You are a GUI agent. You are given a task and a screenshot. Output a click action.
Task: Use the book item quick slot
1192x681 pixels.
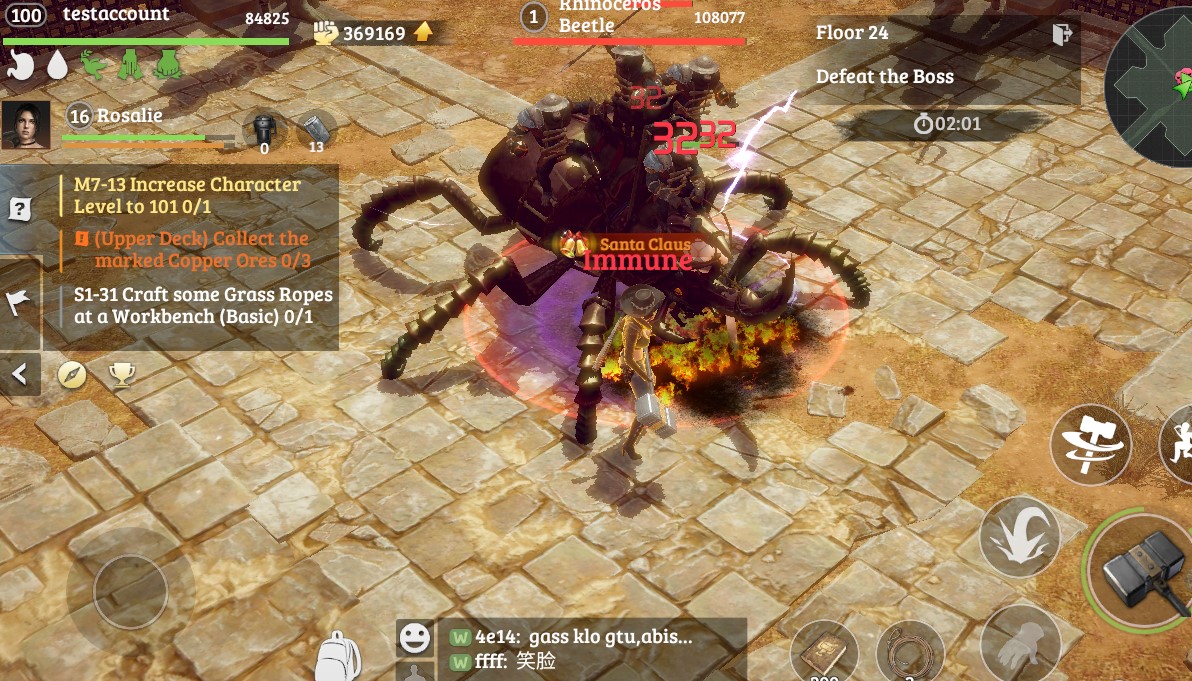coord(824,656)
